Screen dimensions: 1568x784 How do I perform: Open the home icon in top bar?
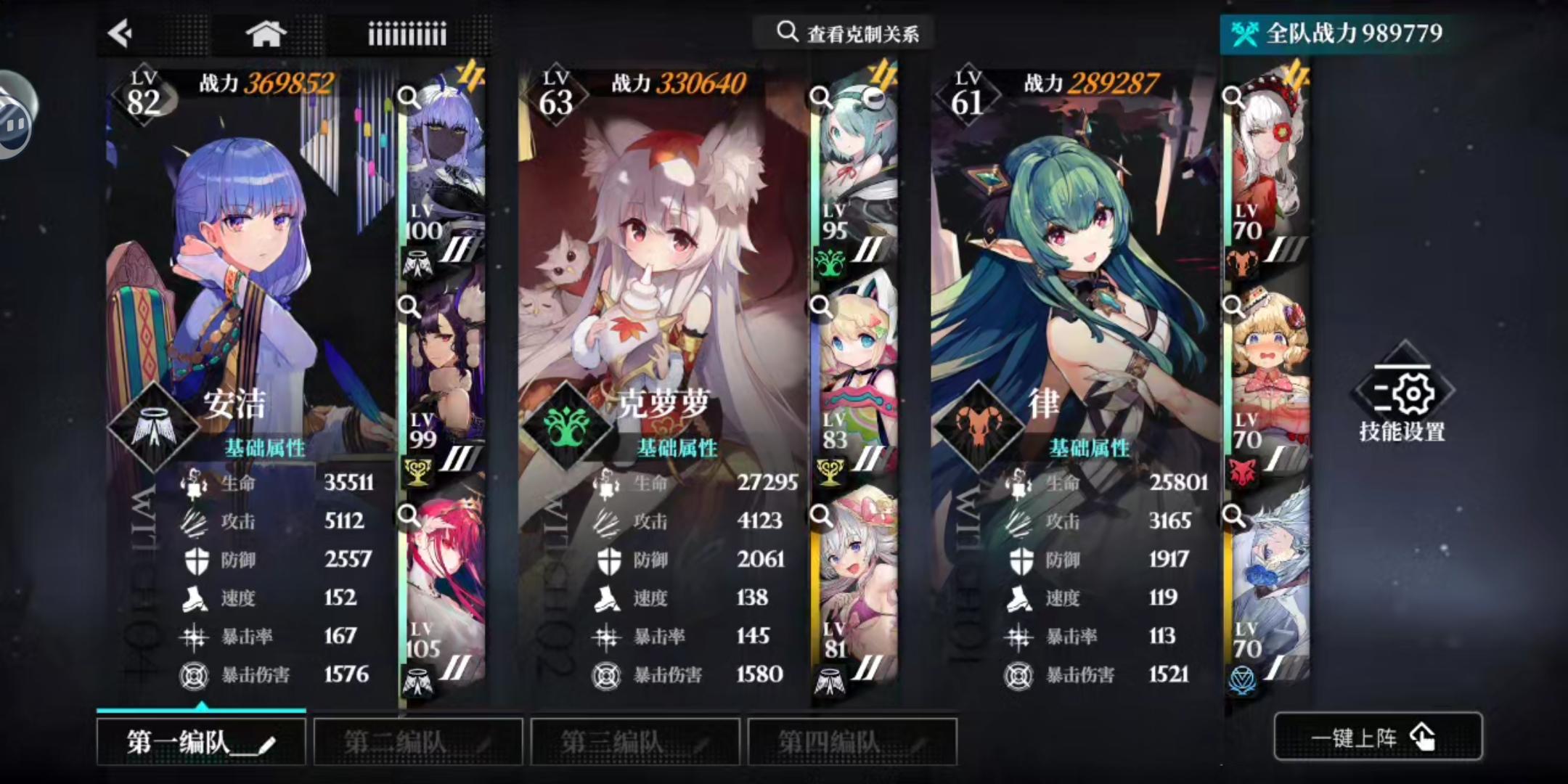266,32
